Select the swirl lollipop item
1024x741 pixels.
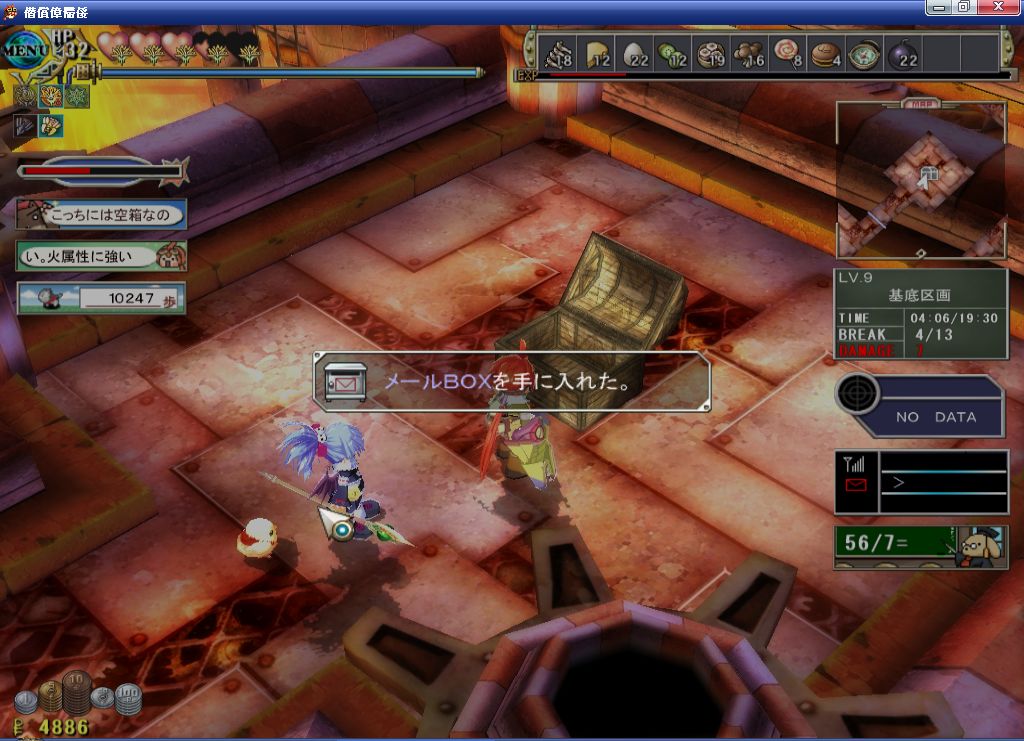point(787,54)
